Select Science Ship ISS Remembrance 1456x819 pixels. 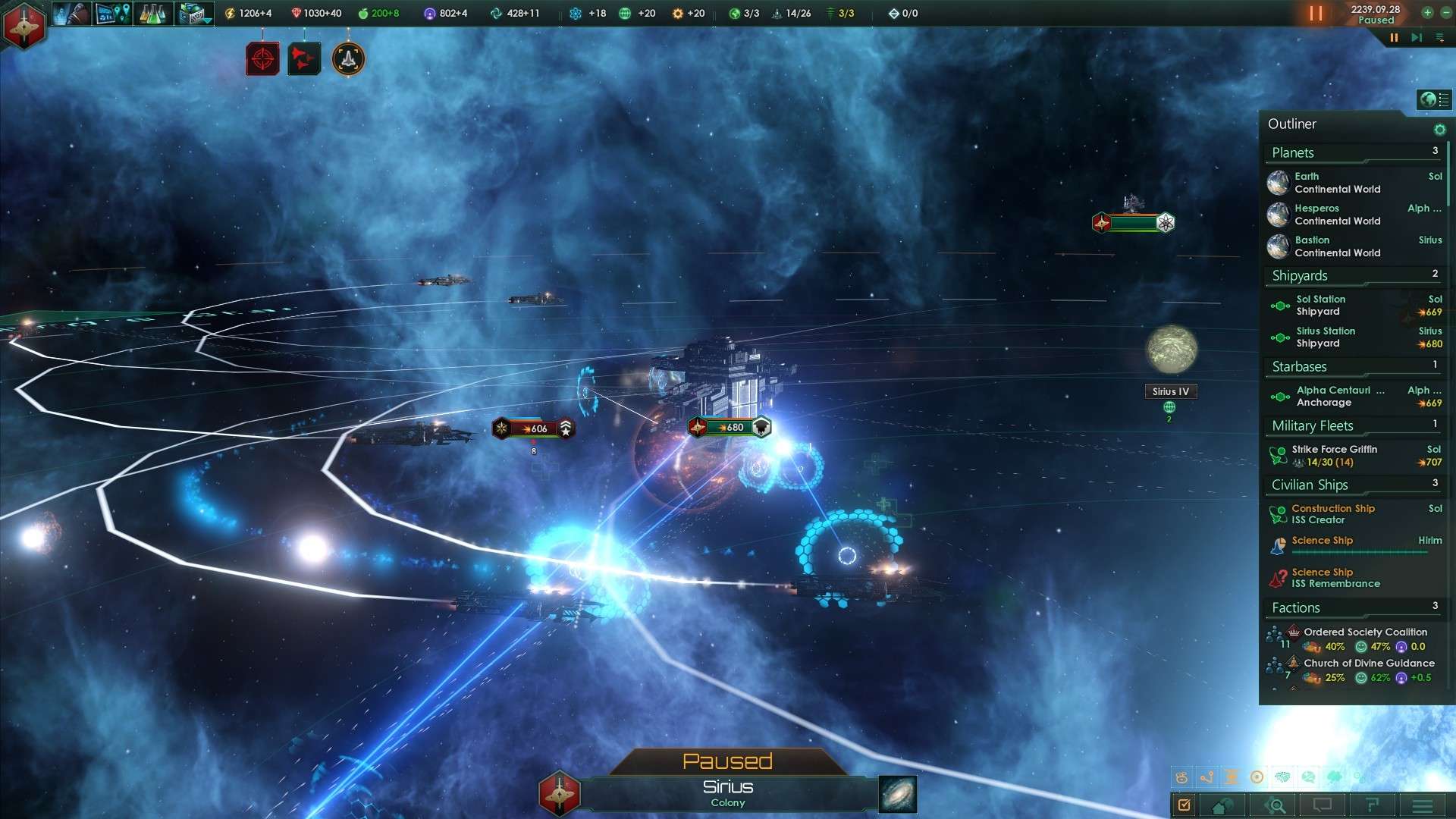point(1336,578)
